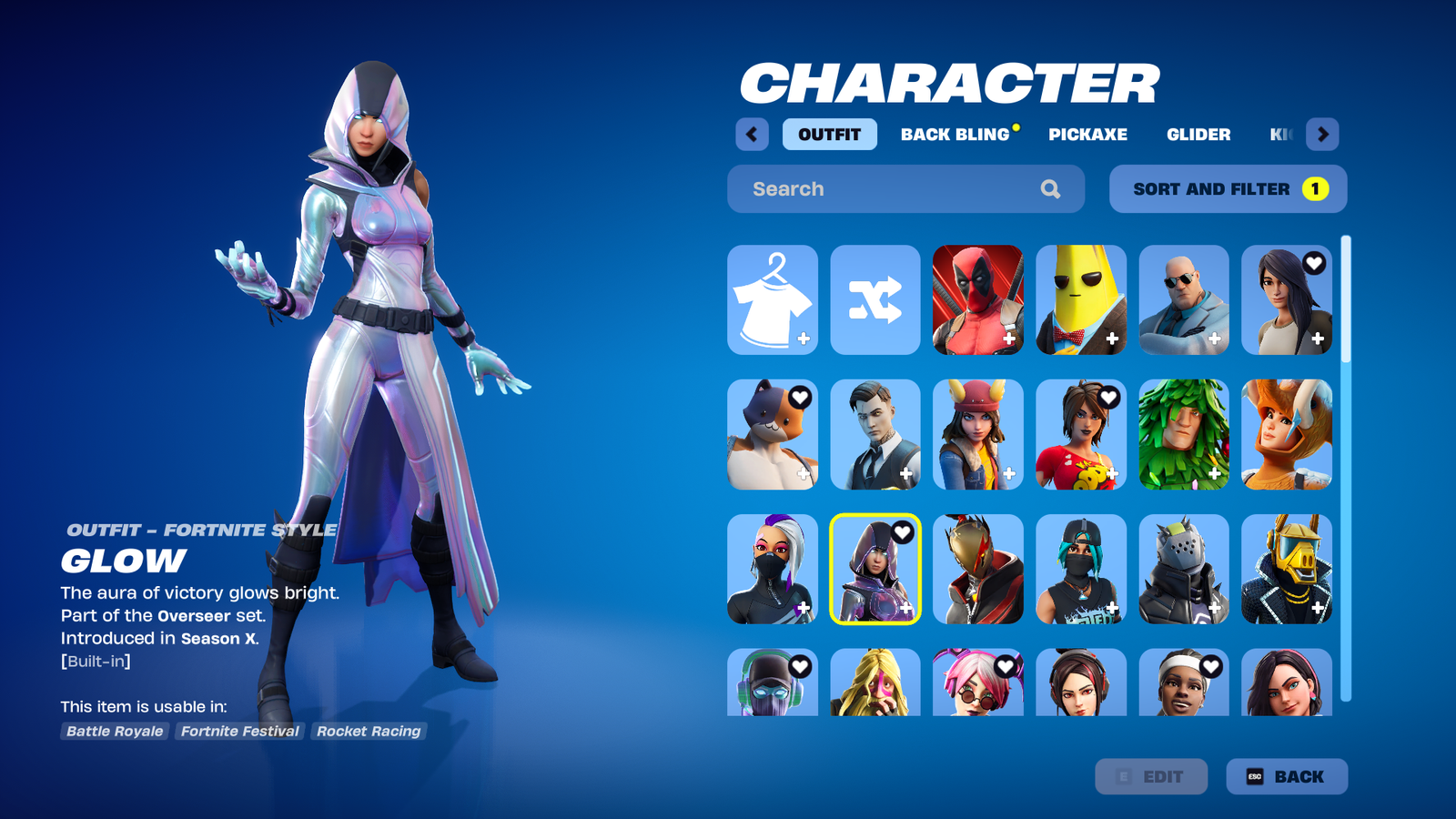
Task: Select the leafy green bush outfit
Action: pyautogui.click(x=1184, y=434)
